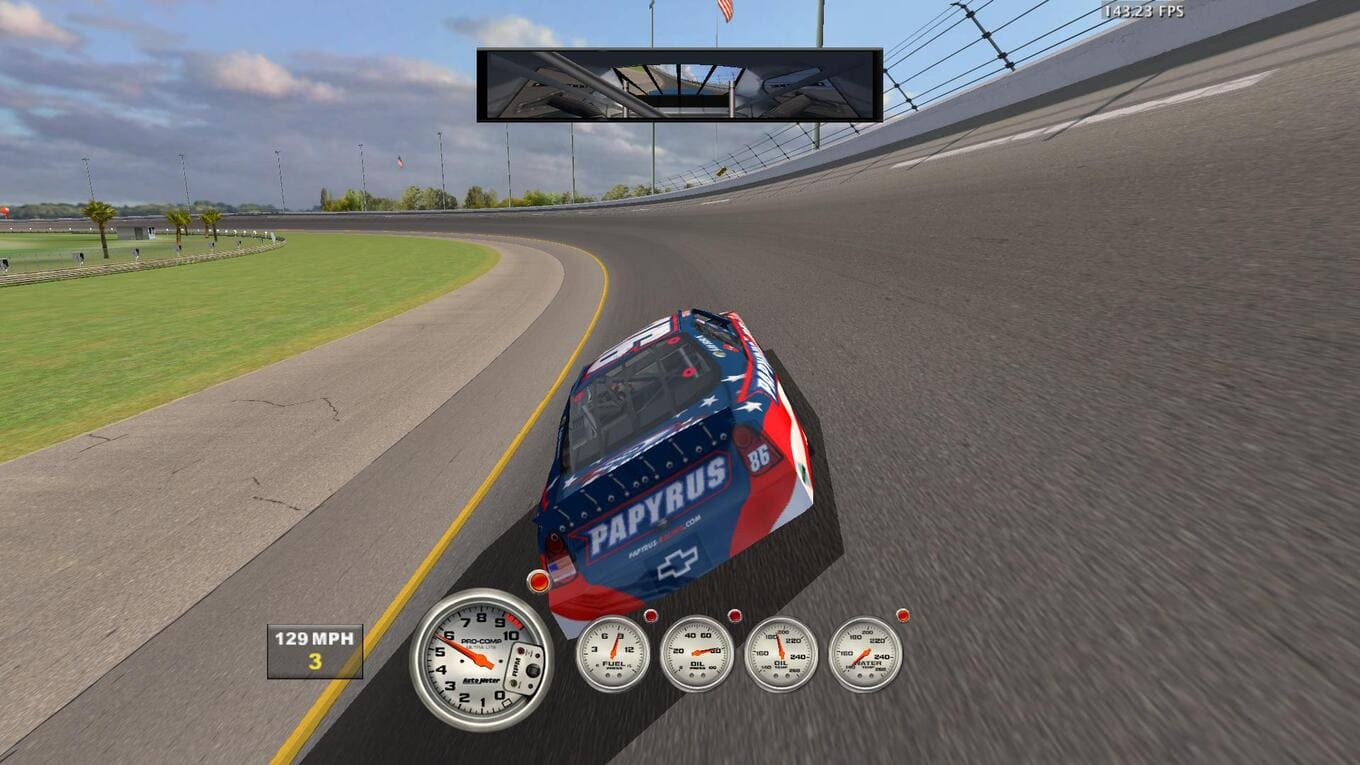Click the rear-view mirror display
Viewport: 1360px width, 765px height.
[x=679, y=85]
